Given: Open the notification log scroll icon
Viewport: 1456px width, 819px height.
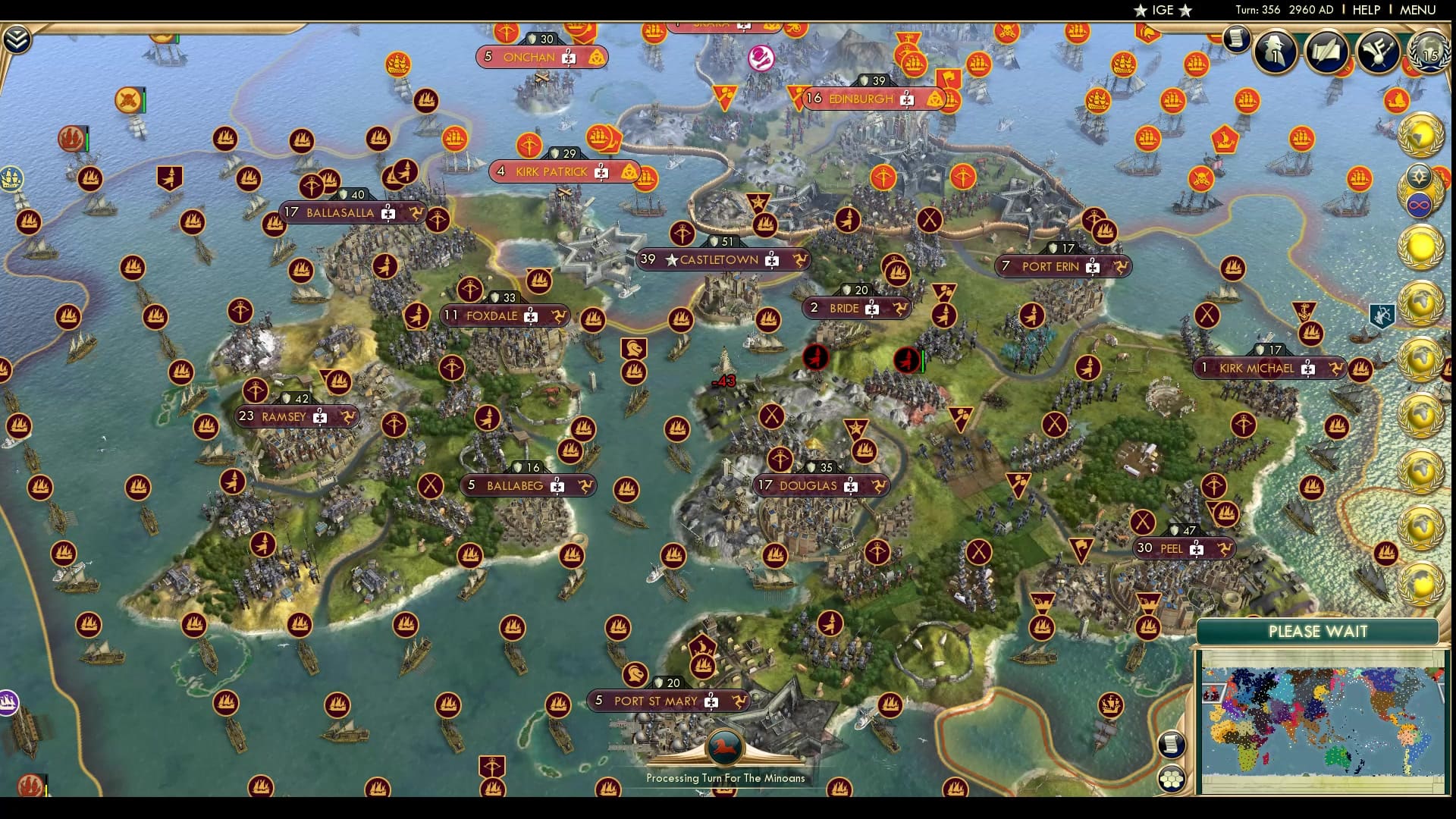Looking at the screenshot, I should click(1237, 38).
